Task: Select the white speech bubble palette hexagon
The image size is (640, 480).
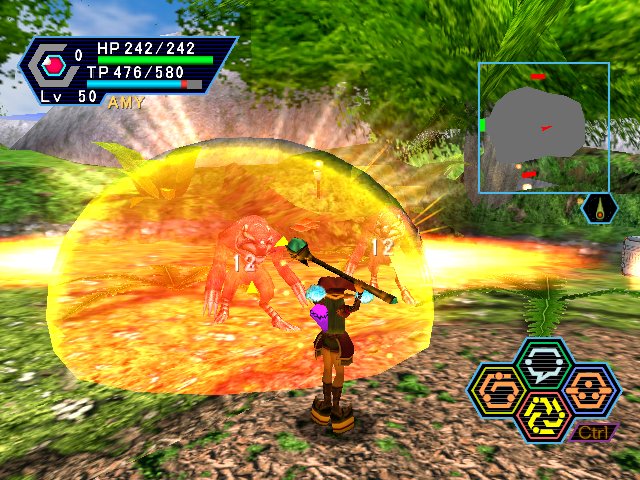Action: coord(543,363)
